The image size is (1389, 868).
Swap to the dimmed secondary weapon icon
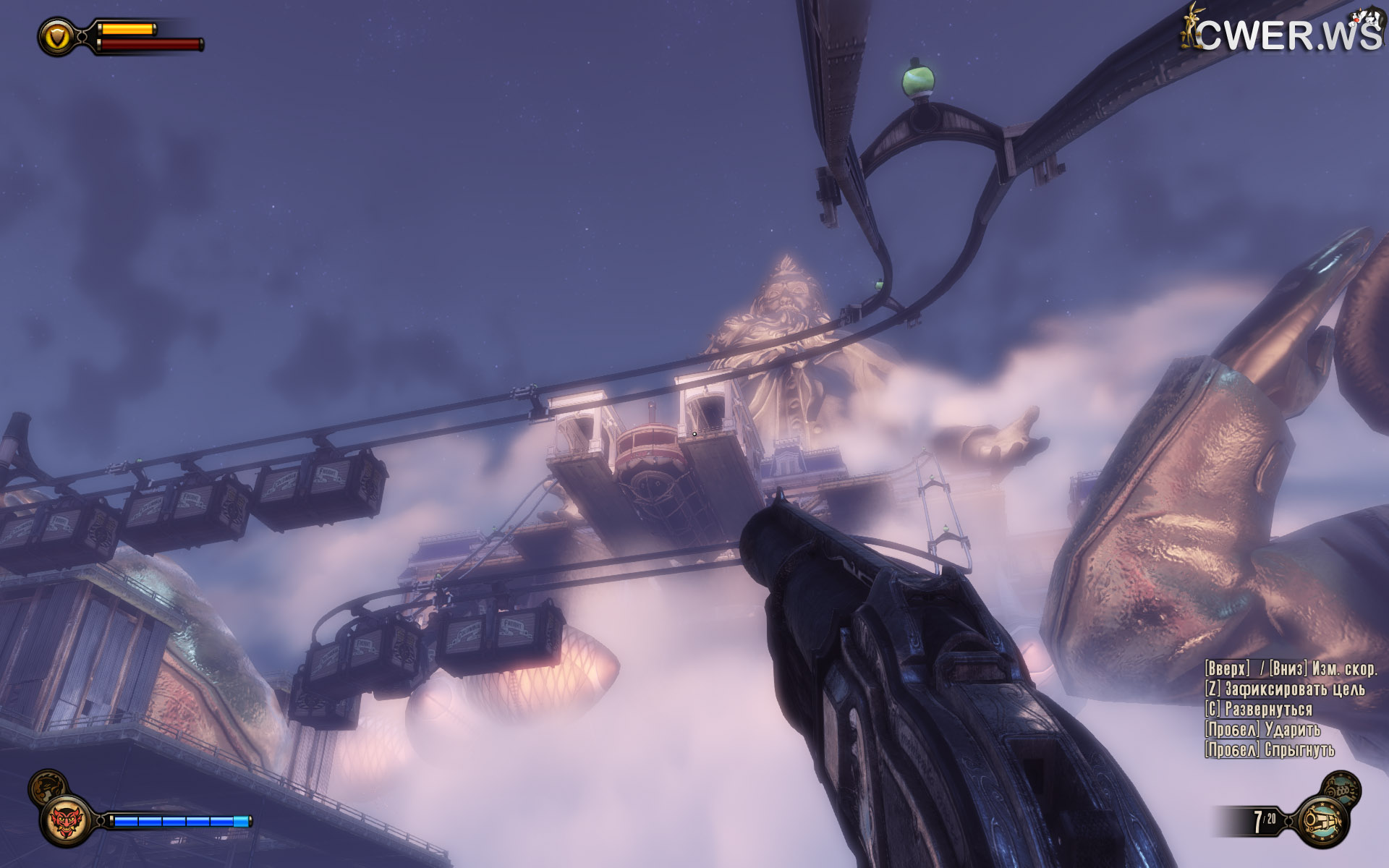[x=1341, y=788]
